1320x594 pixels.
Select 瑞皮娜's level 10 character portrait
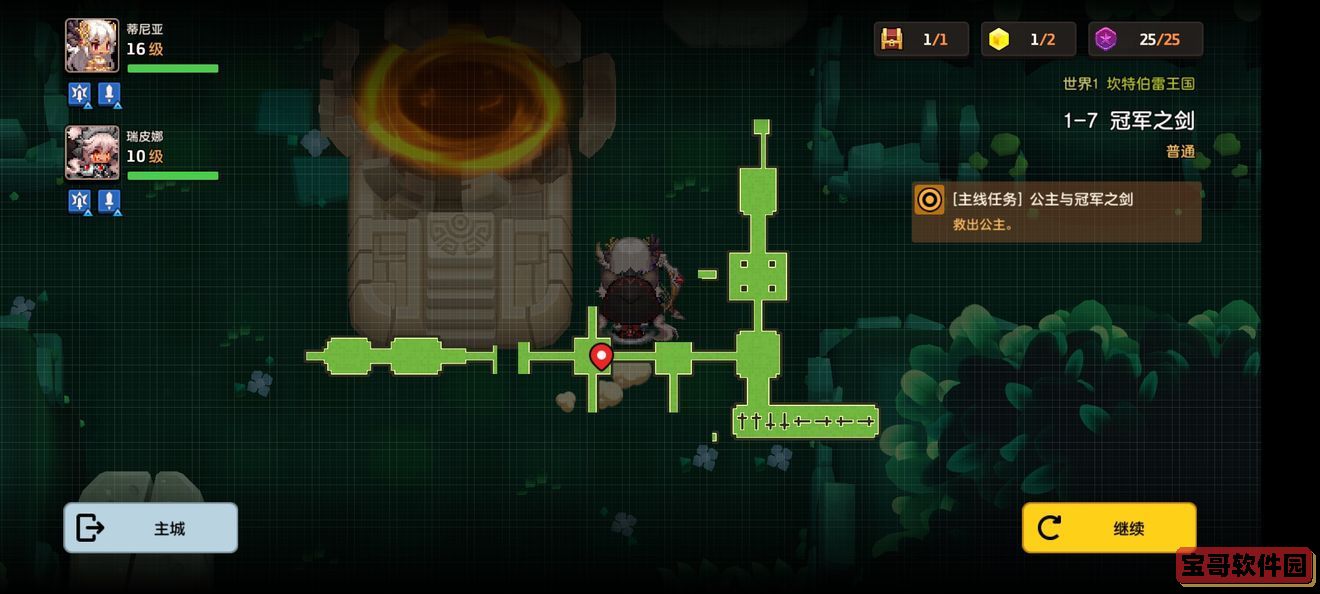[92, 153]
